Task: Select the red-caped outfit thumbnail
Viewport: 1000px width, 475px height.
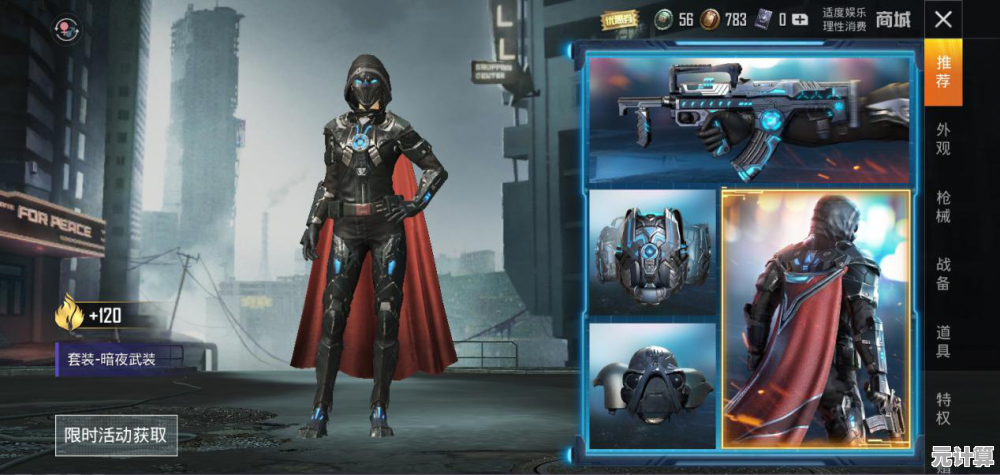Action: point(815,318)
